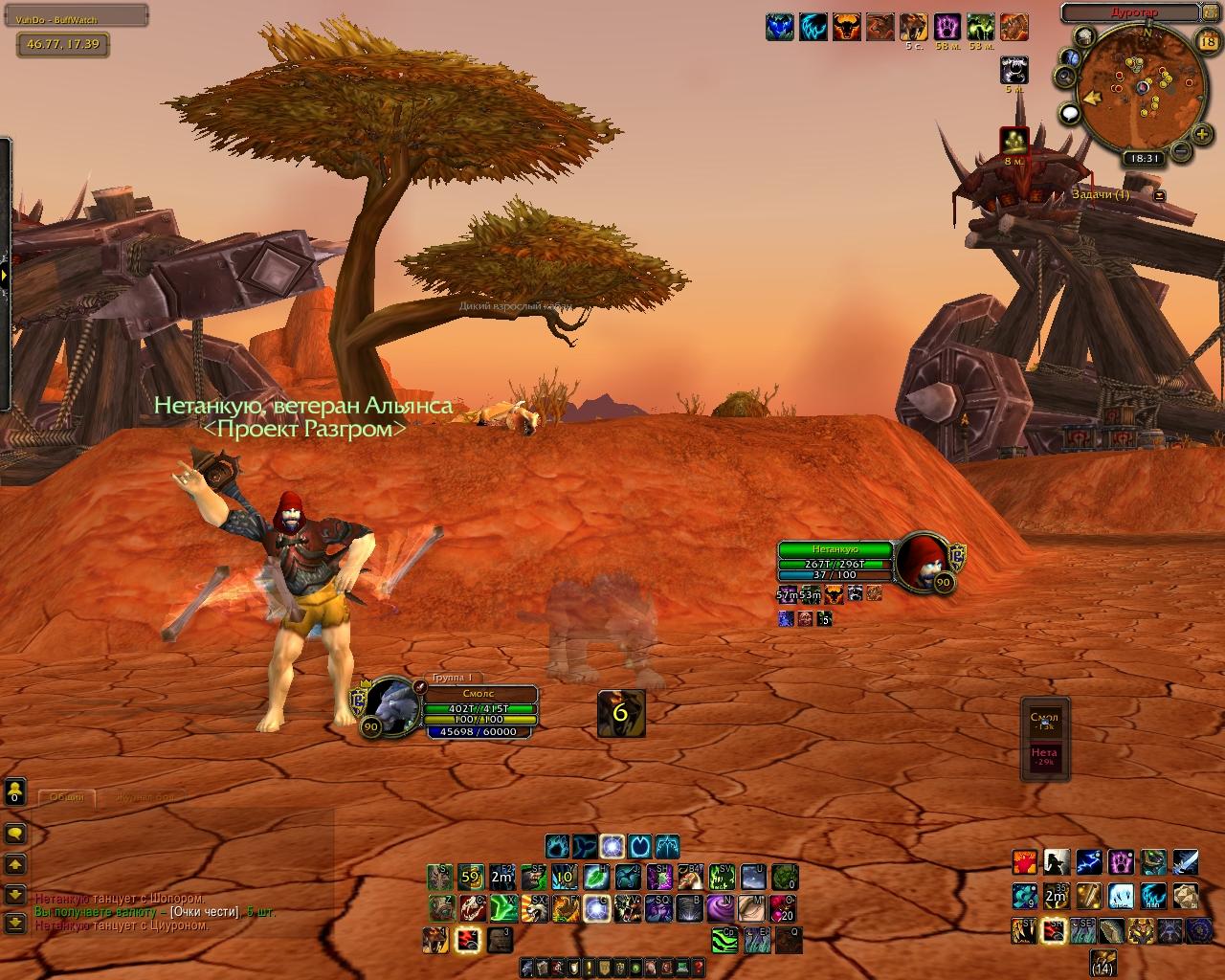Activate the lightning bolt ability icon
The image size is (1225, 980).
tap(1089, 863)
